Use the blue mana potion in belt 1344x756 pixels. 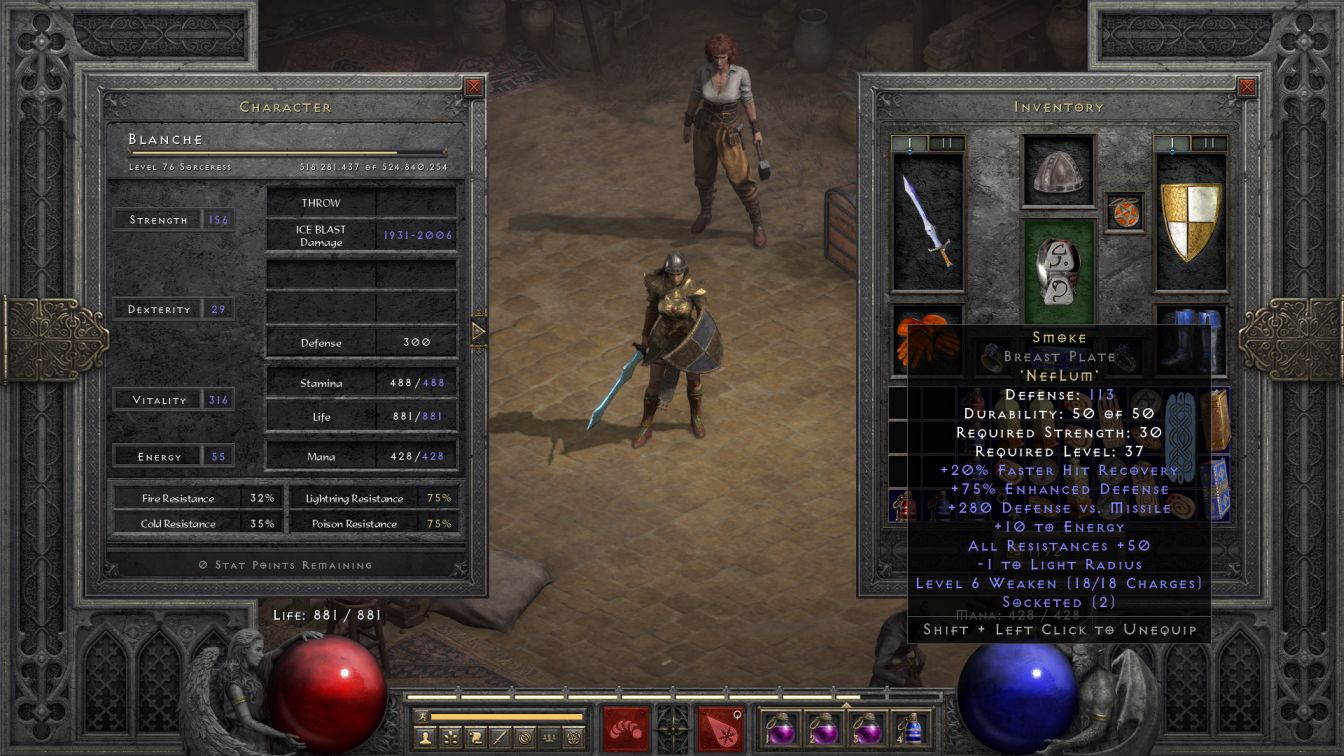(x=911, y=728)
